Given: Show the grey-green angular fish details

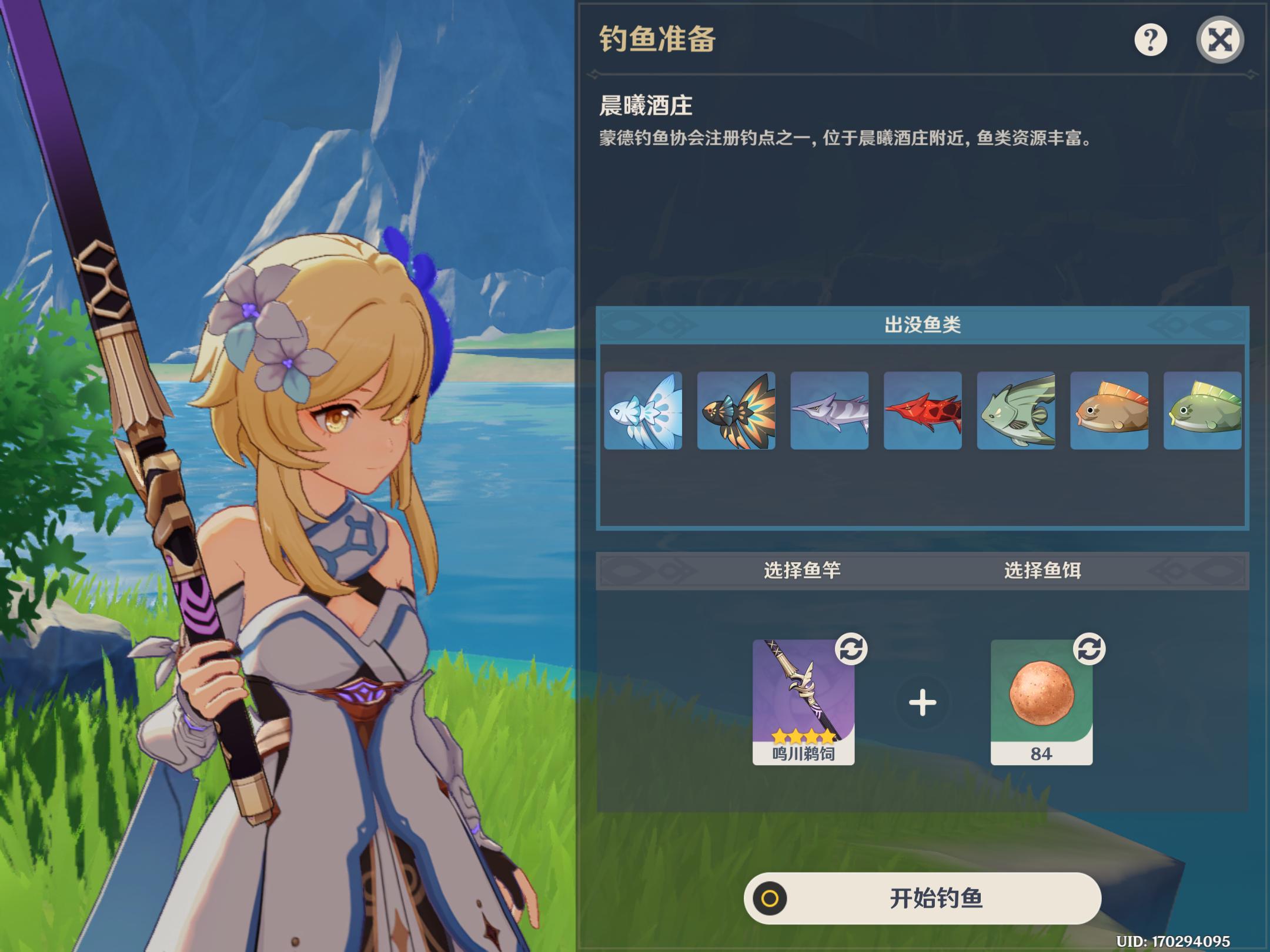Looking at the screenshot, I should coord(1016,411).
